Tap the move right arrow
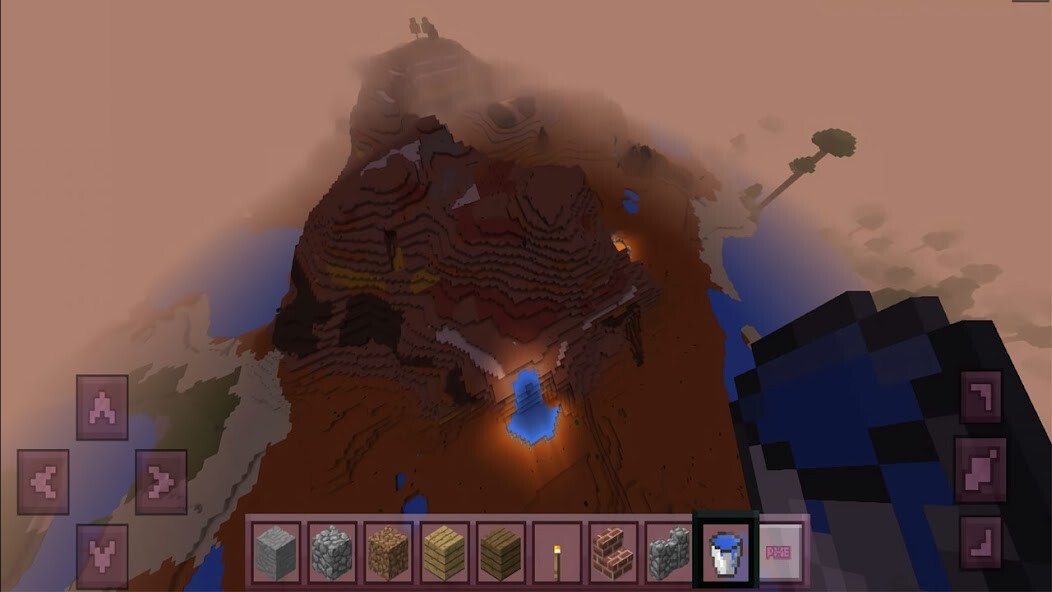 (x=161, y=482)
